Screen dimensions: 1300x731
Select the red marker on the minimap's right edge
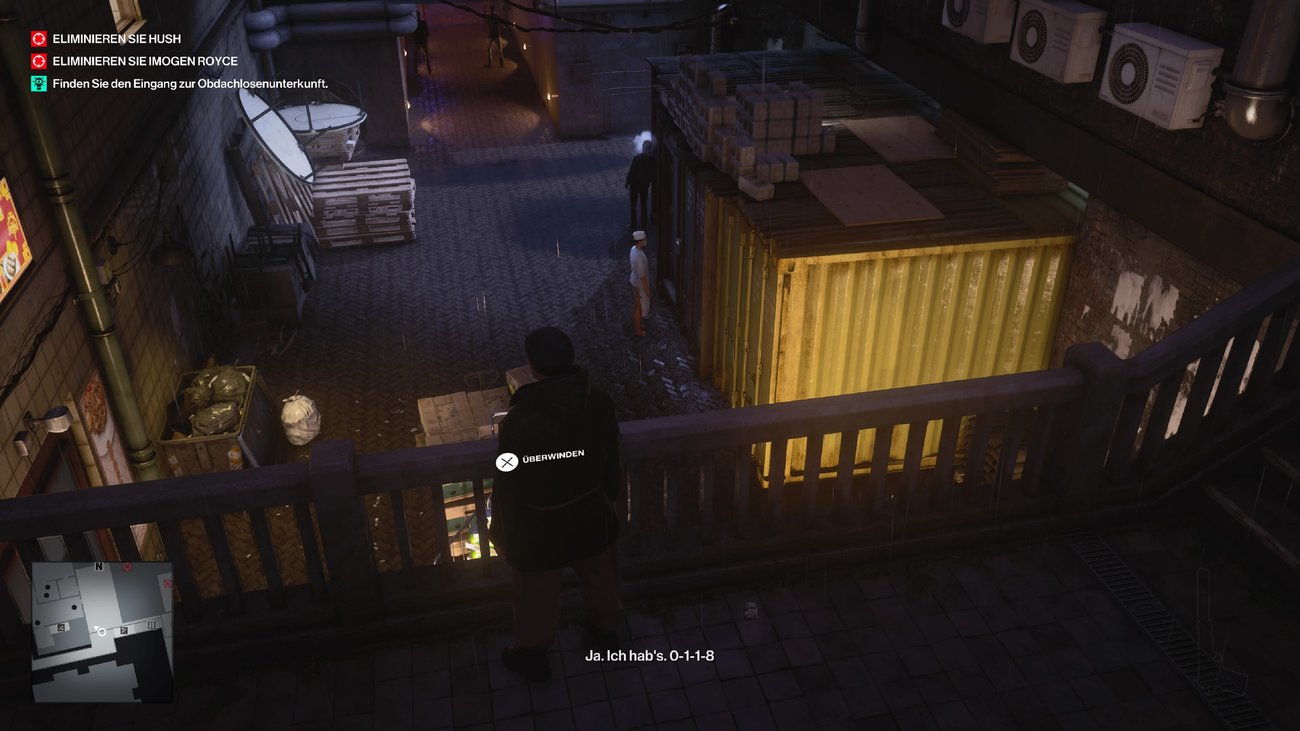[167, 584]
